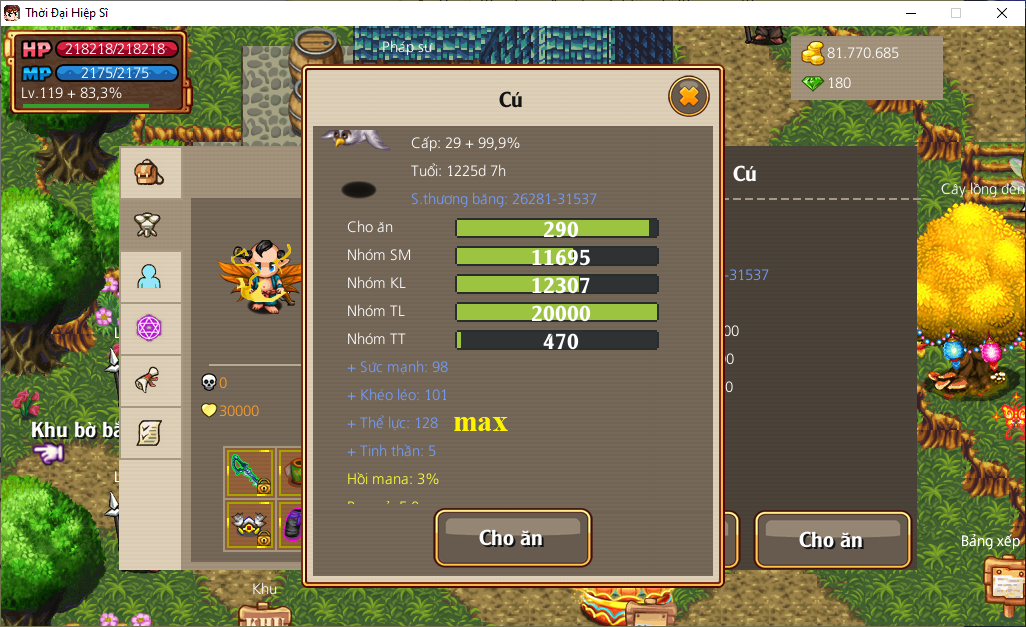Close the Cú pet info popup
The image size is (1026, 627).
tap(688, 97)
